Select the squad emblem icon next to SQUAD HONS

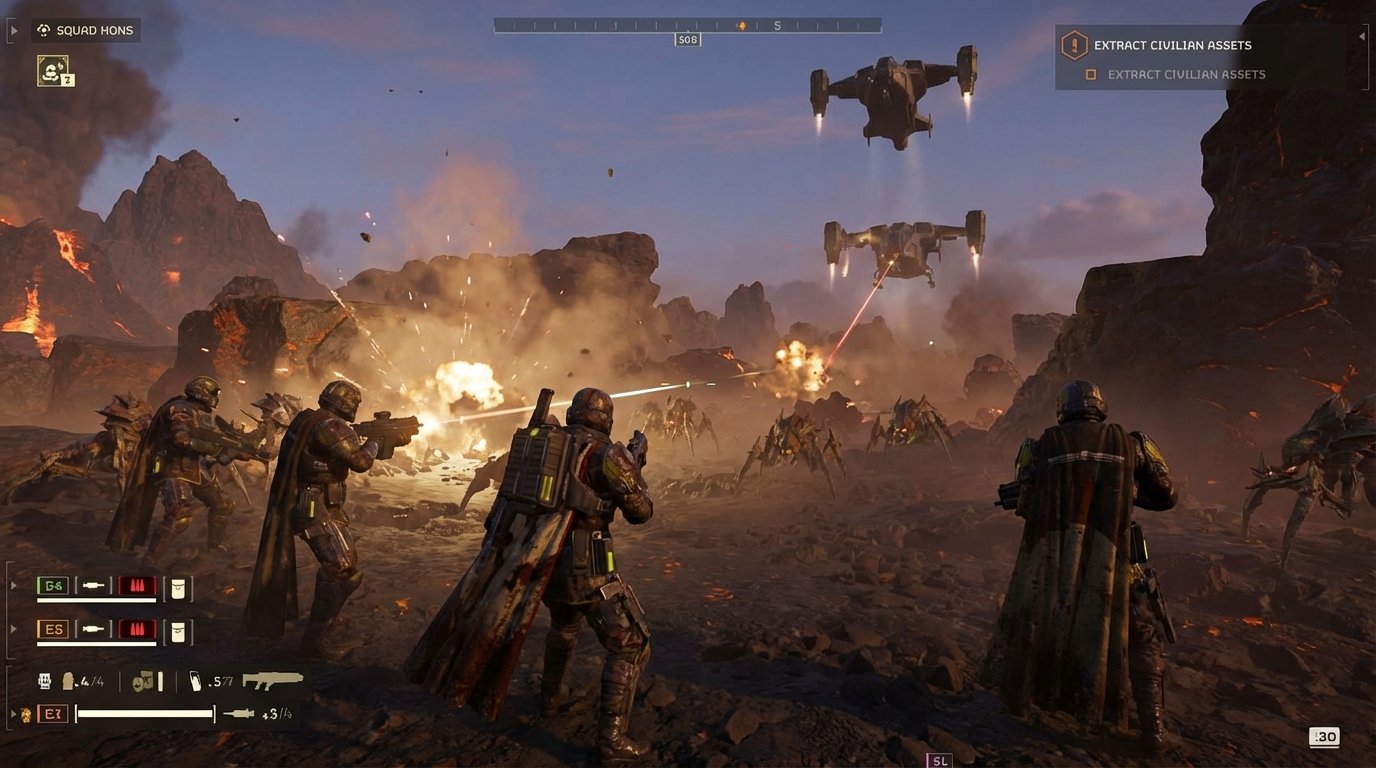coord(42,29)
